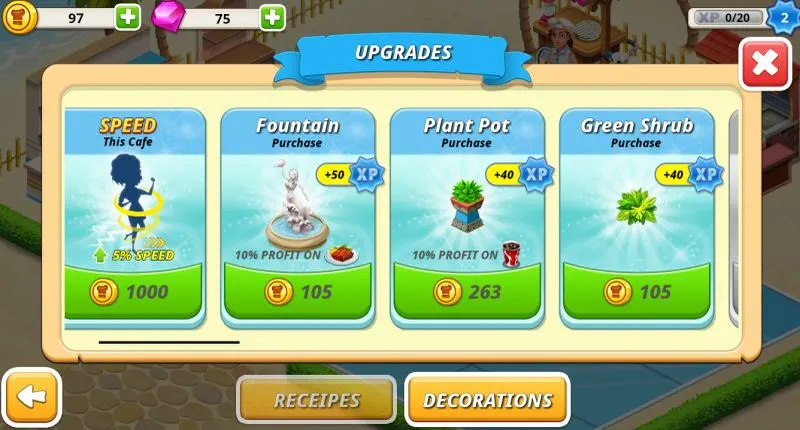Purchase the Fountain for 105 coins
Screen dimensions: 800x430
click(298, 292)
